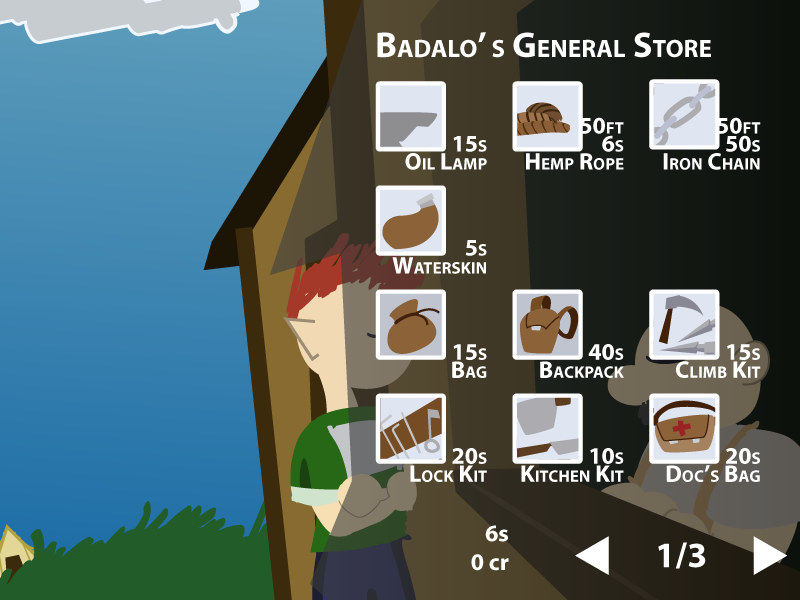The width and height of the screenshot is (800, 600).
Task: Go to the next shop page
Action: pyautogui.click(x=768, y=555)
